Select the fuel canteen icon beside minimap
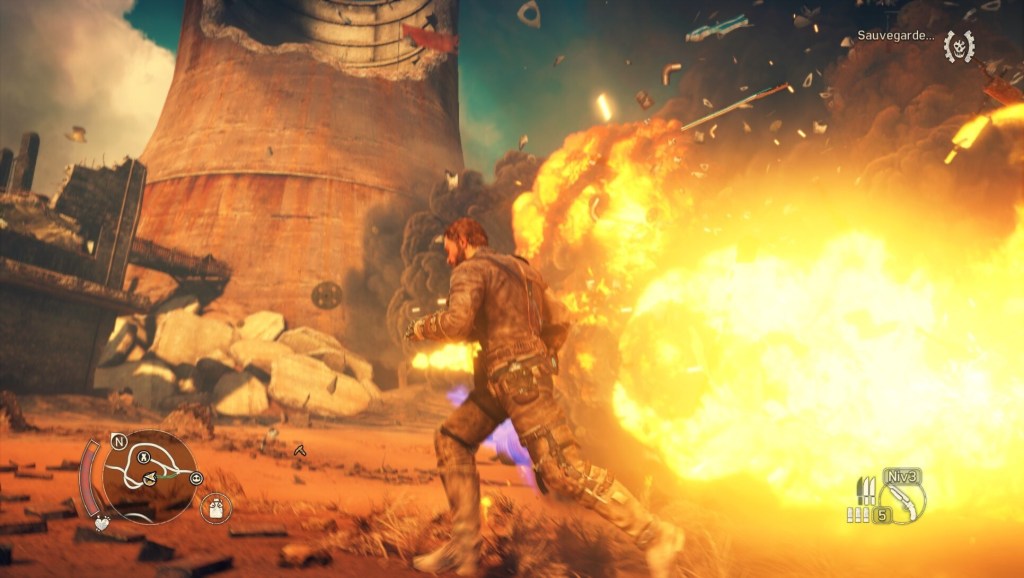This screenshot has width=1024, height=578. [212, 509]
